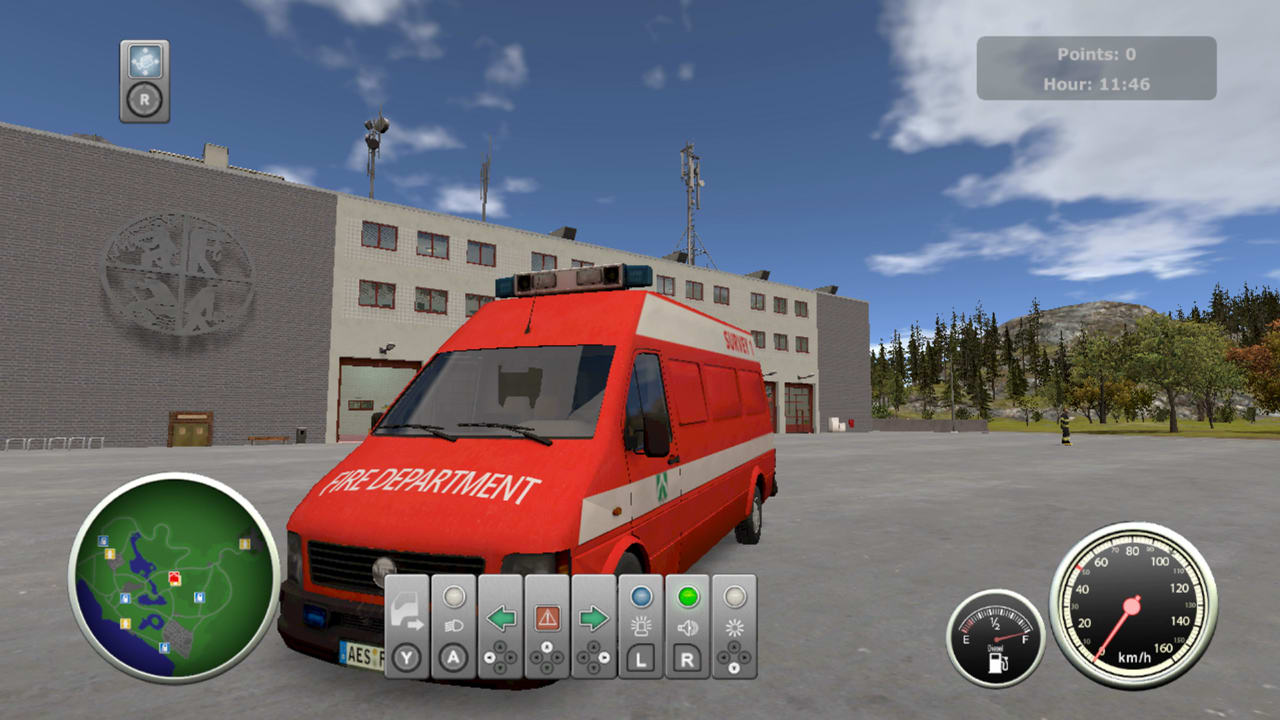
Task: Toggle the white lamp above the headlight icon
Action: 455,596
